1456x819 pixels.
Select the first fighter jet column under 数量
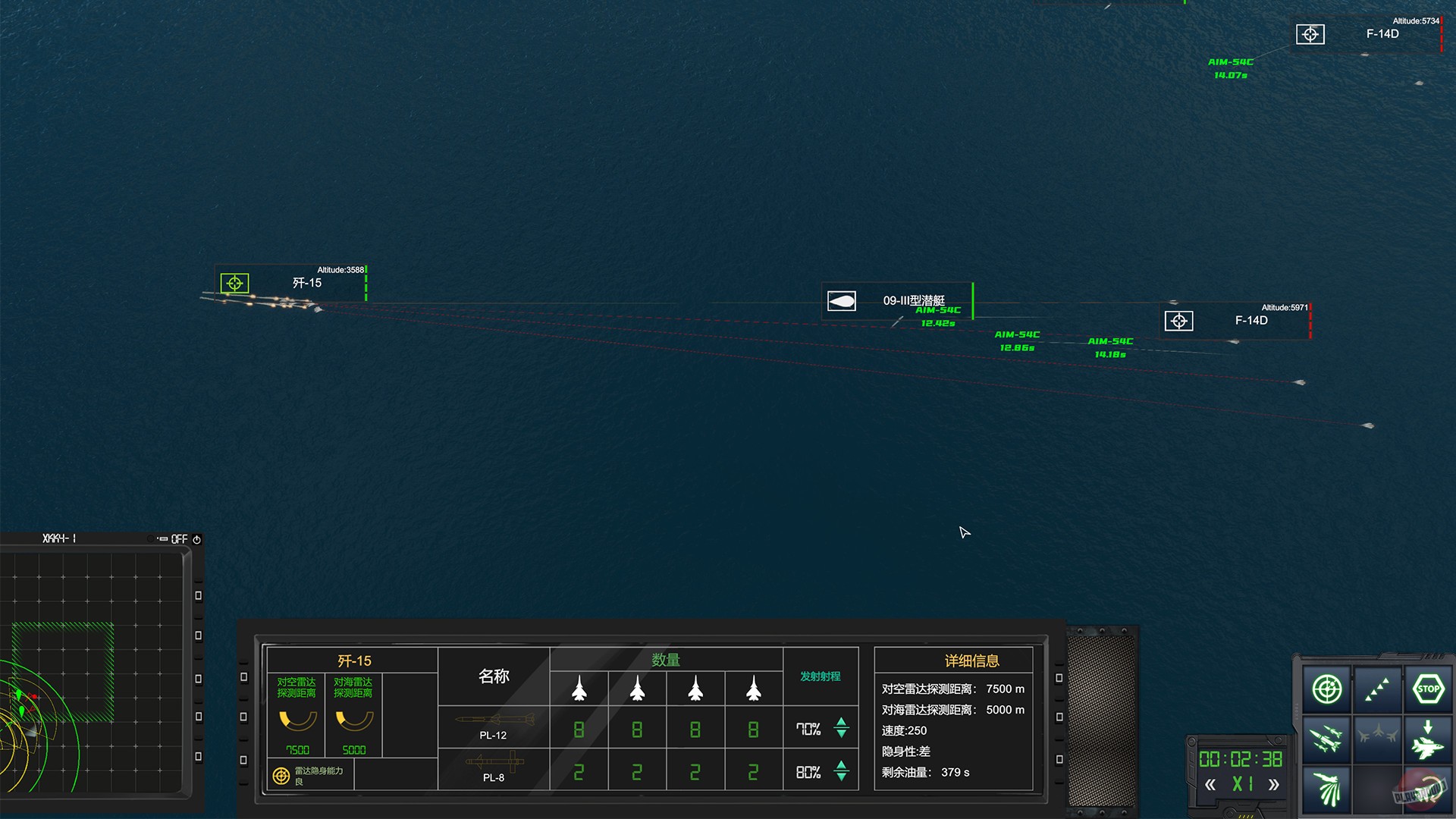[x=579, y=689]
